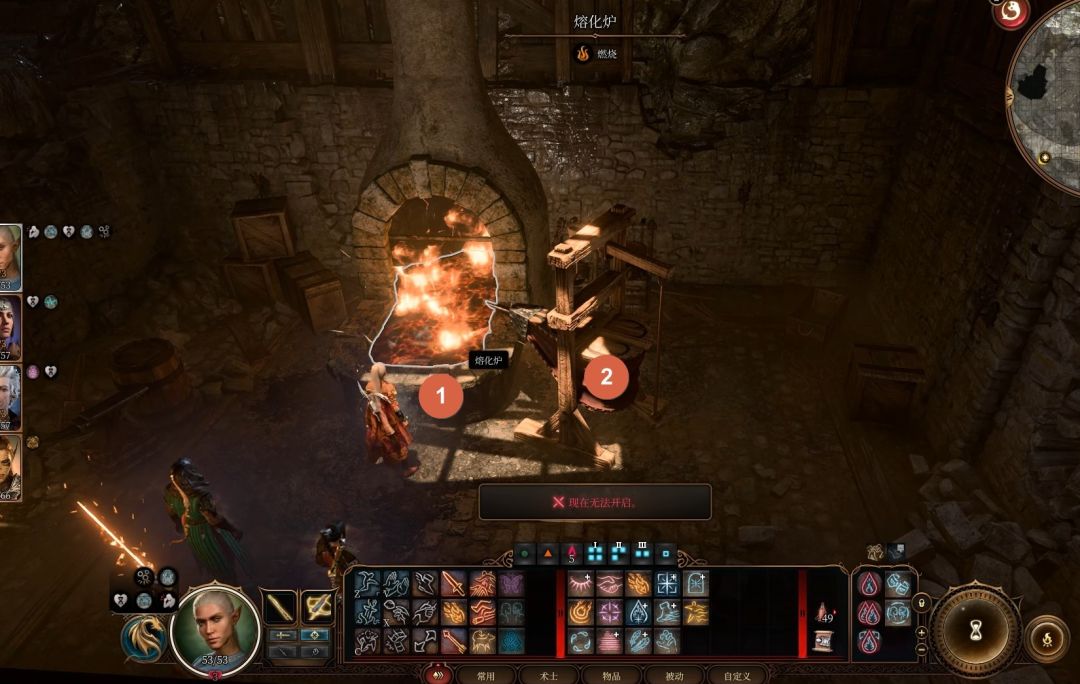Screen dimensions: 1080x684
Task: Toggle the hotbar lock padlock
Action: click(921, 603)
